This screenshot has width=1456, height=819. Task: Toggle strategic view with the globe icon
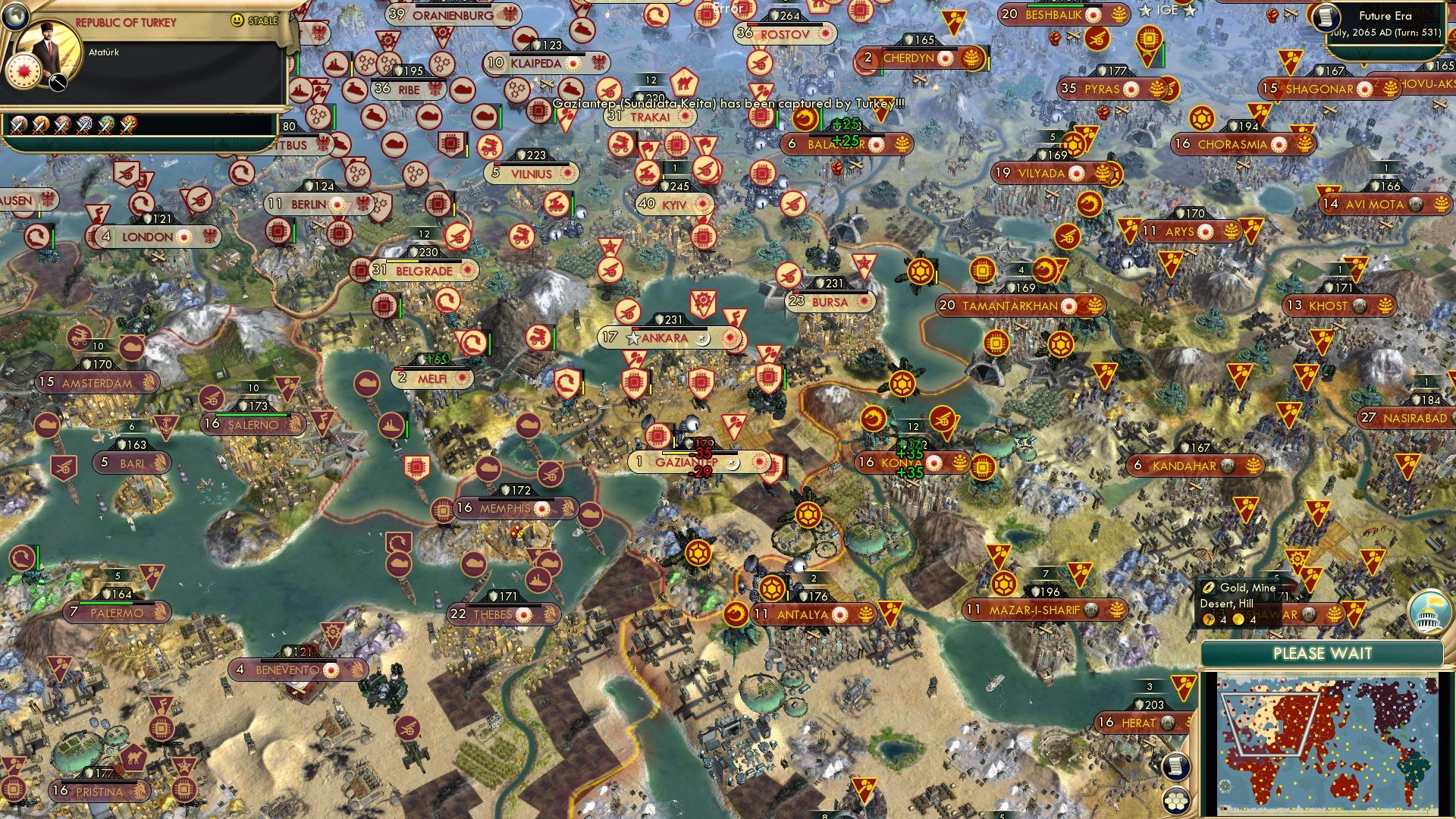15,15
